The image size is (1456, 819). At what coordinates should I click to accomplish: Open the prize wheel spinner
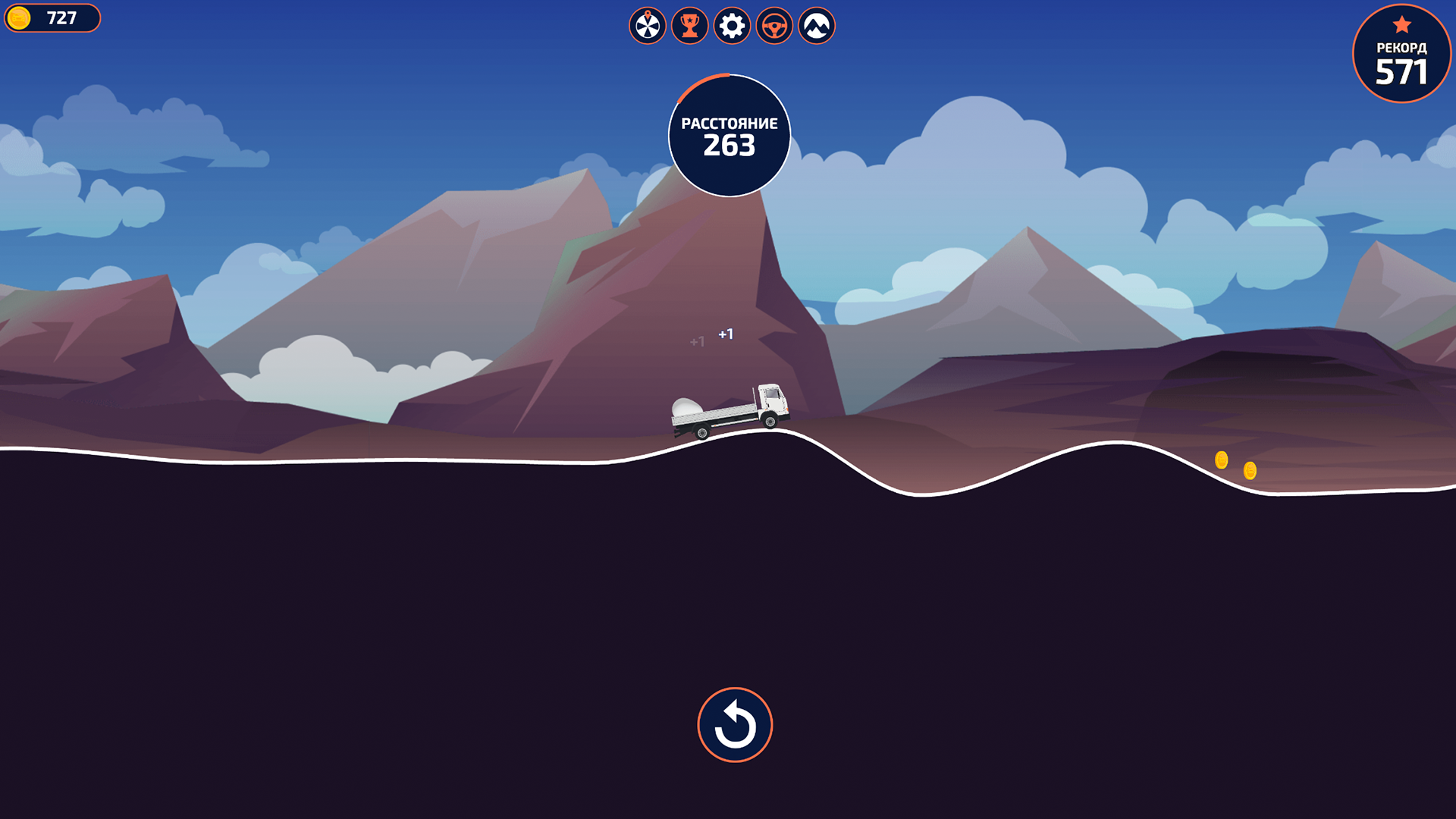point(647,25)
